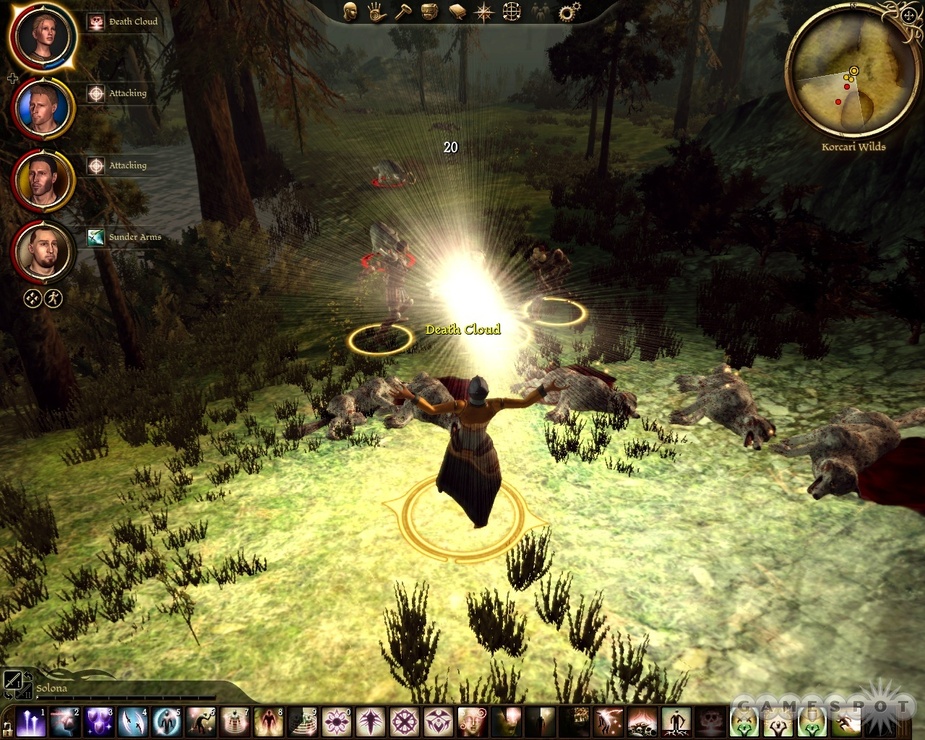Toggle the party hold position button
This screenshot has height=740, width=925.
click(x=33, y=298)
